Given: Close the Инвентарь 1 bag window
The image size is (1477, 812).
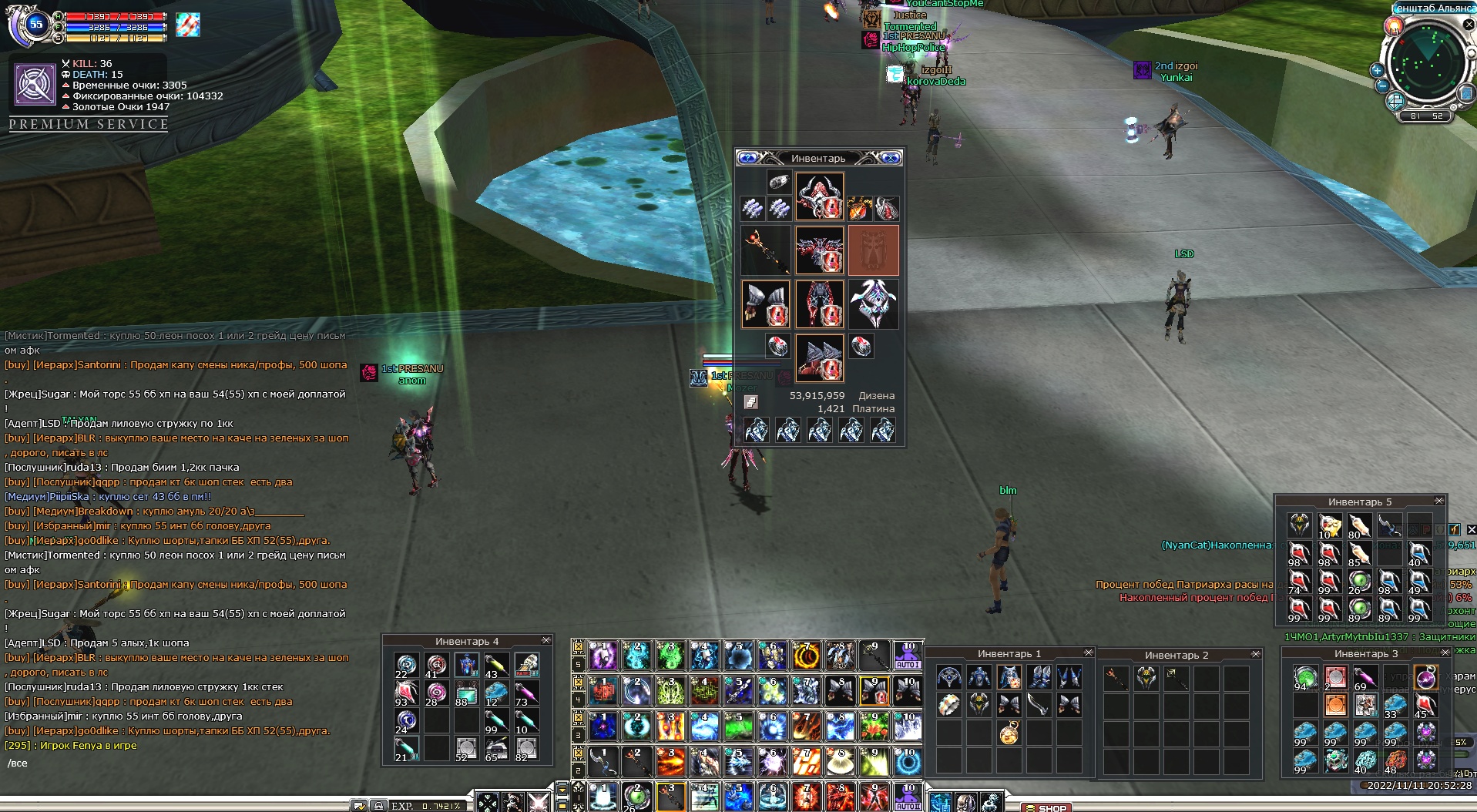Looking at the screenshot, I should coord(1089,653).
